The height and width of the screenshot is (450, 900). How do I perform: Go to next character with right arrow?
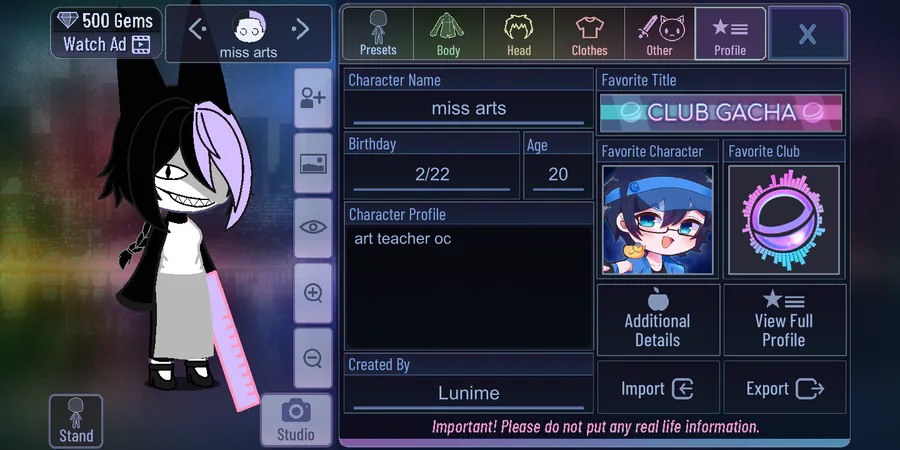[300, 30]
